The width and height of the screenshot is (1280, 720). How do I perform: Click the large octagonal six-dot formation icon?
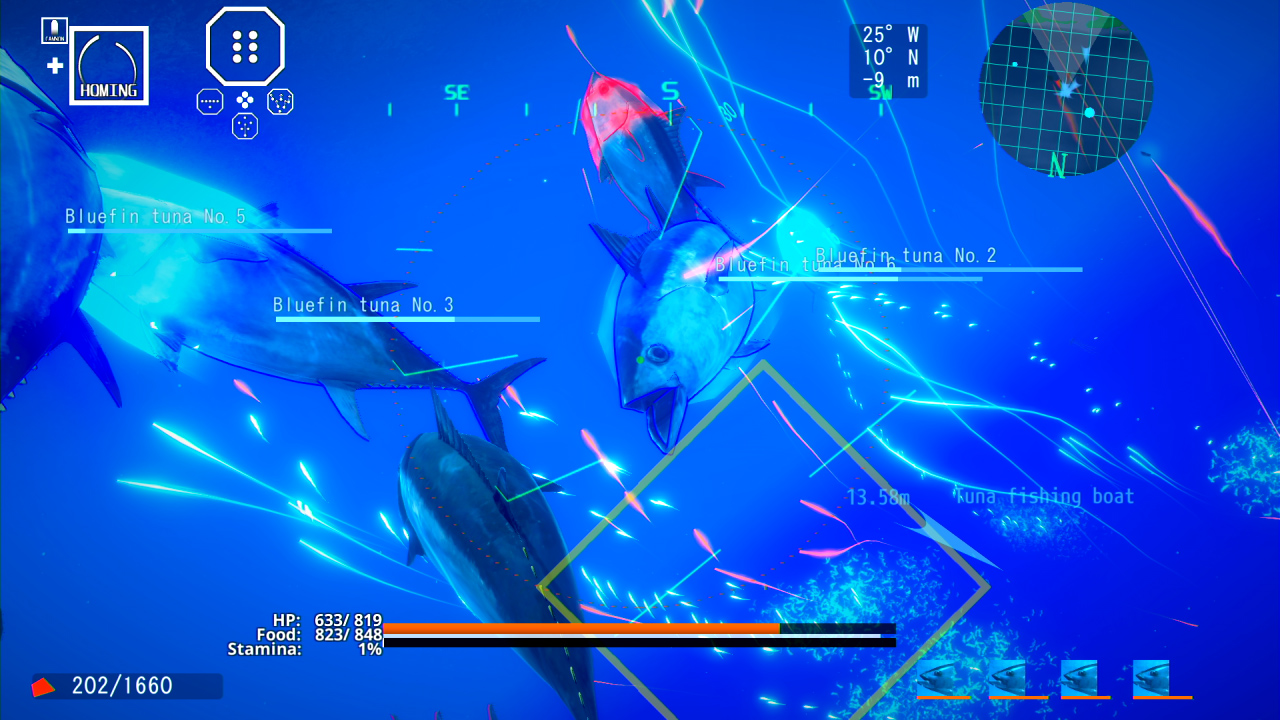[x=244, y=45]
